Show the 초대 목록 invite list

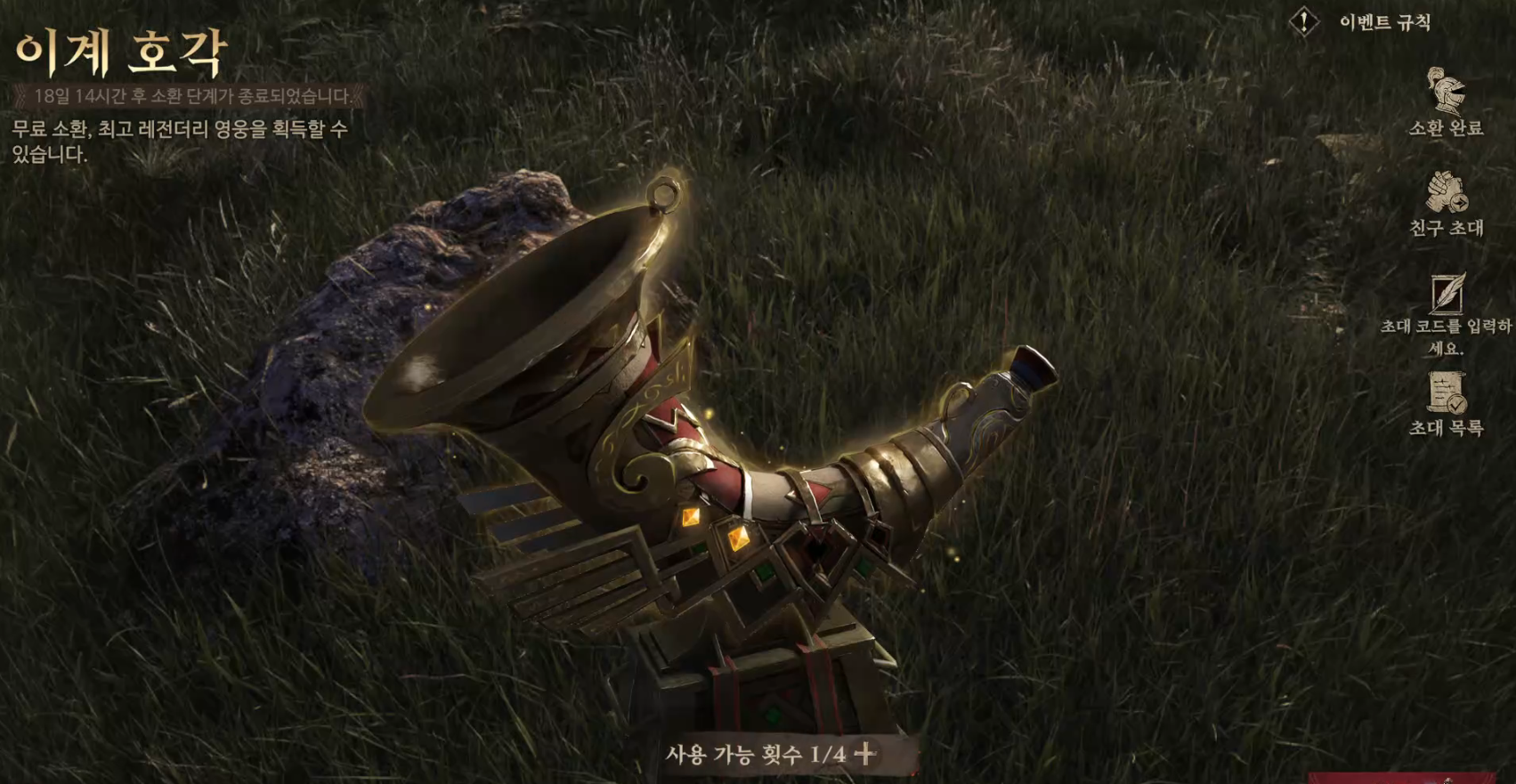[x=1446, y=393]
